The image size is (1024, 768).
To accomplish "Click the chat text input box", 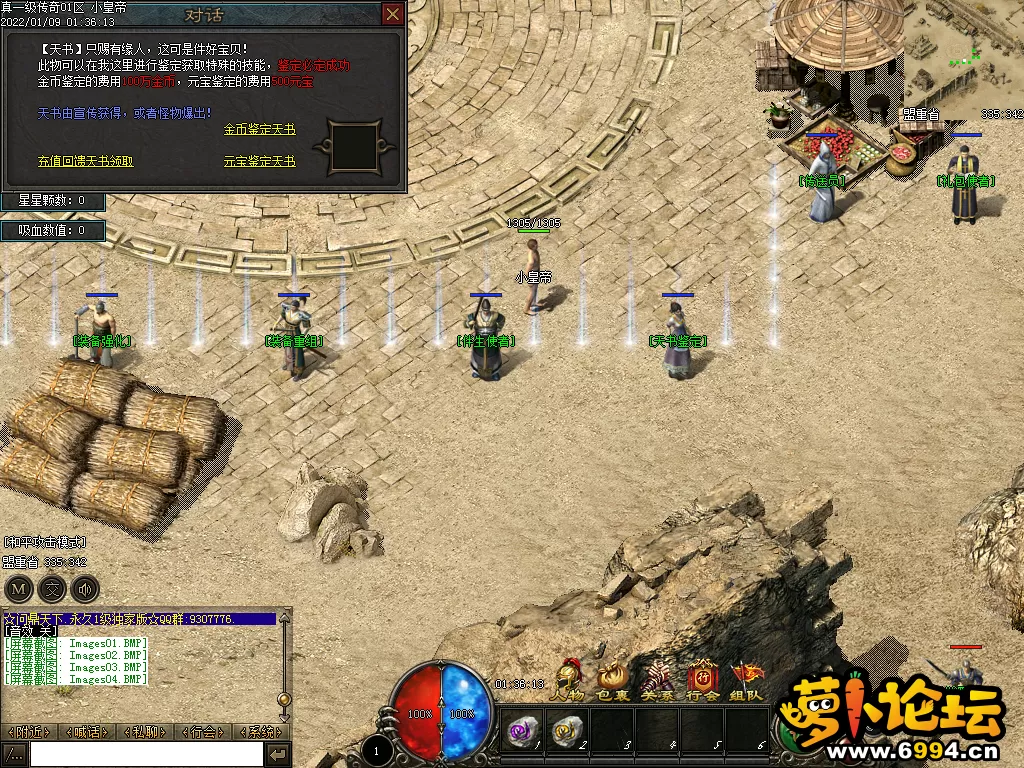I will point(145,754).
